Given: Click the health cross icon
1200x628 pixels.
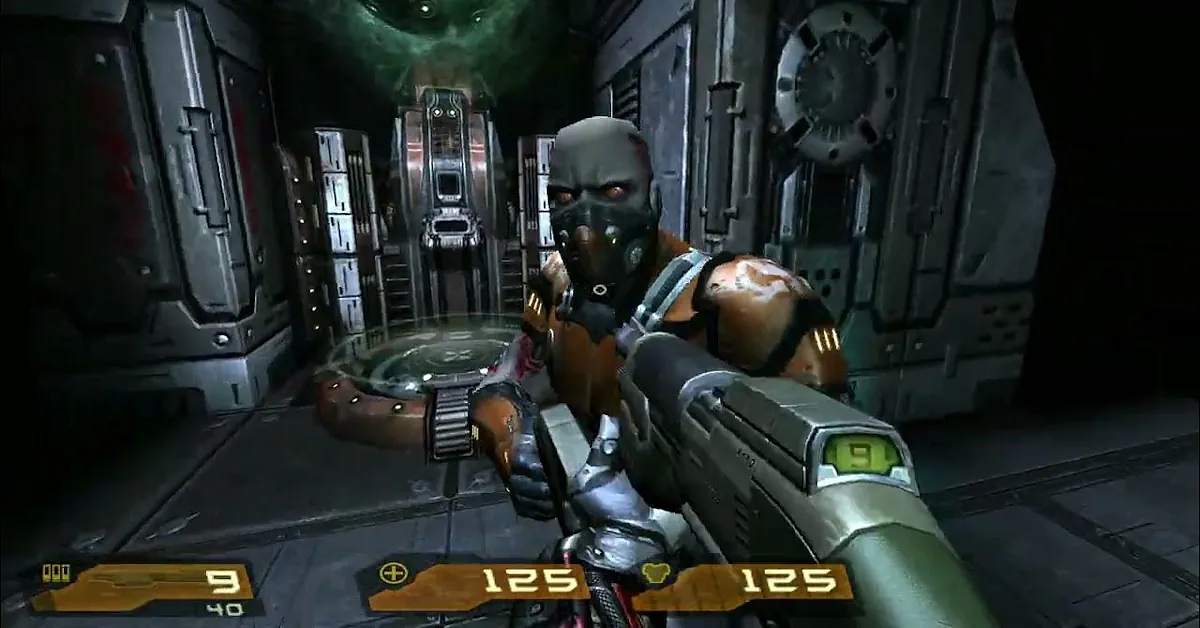Looking at the screenshot, I should tap(392, 573).
